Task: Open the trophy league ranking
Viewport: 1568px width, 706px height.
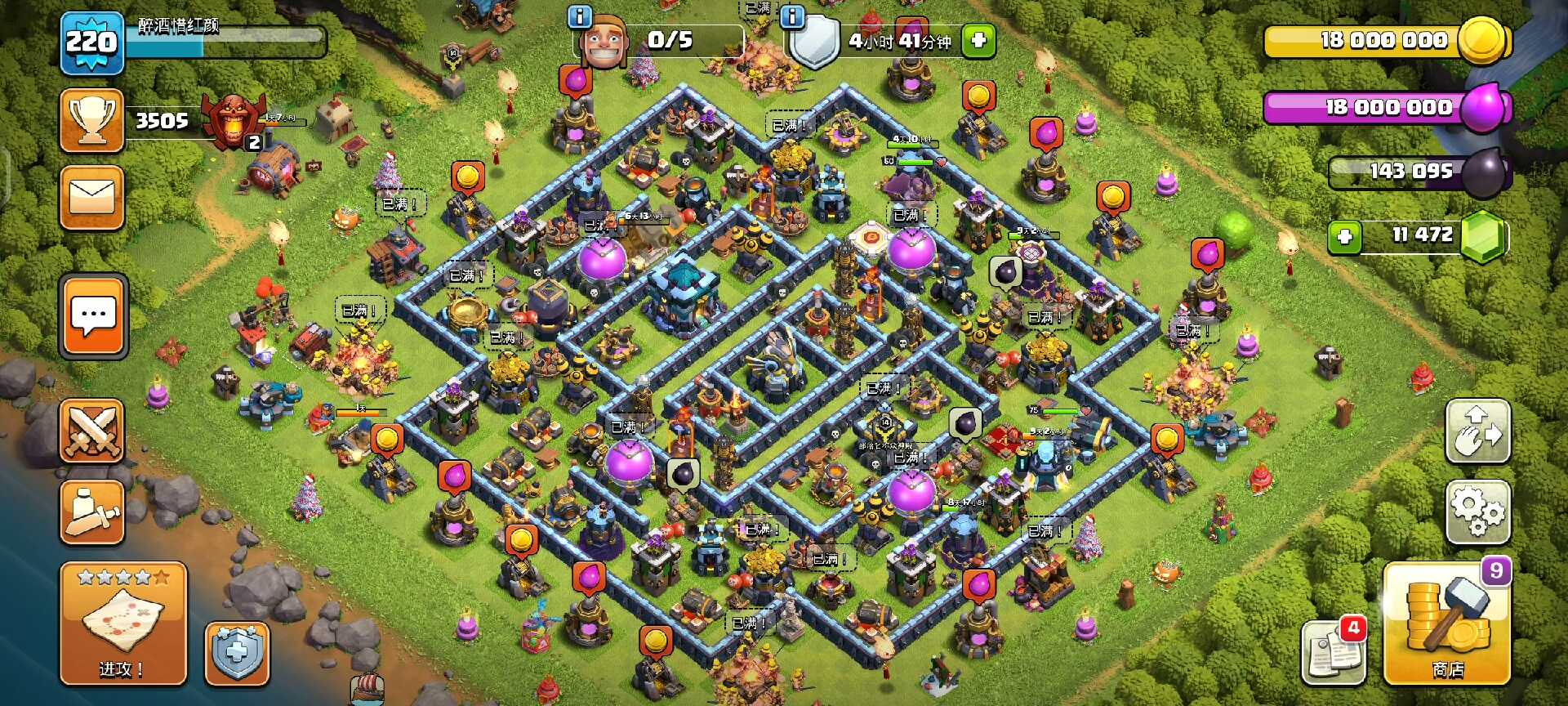Action: (91, 121)
